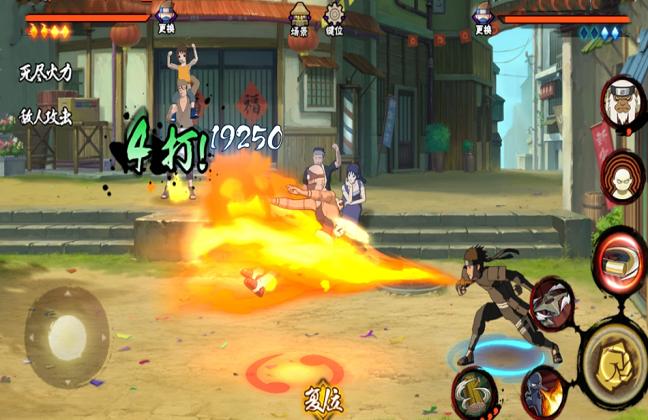The image size is (648, 420).
Task: Toggle the 敌人攻击 enemy attack option
Action: point(46,115)
